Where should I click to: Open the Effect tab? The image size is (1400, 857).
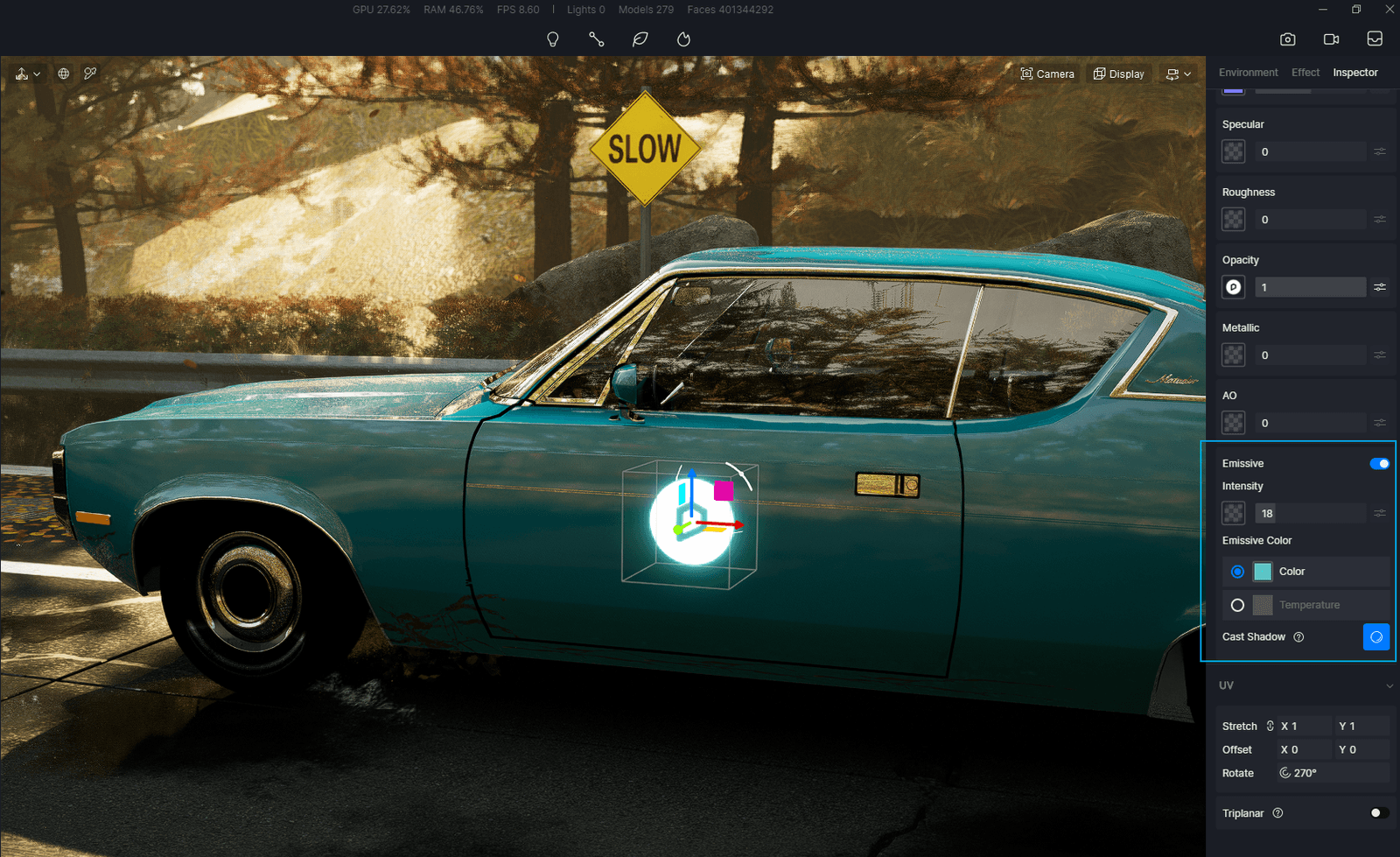[1305, 73]
